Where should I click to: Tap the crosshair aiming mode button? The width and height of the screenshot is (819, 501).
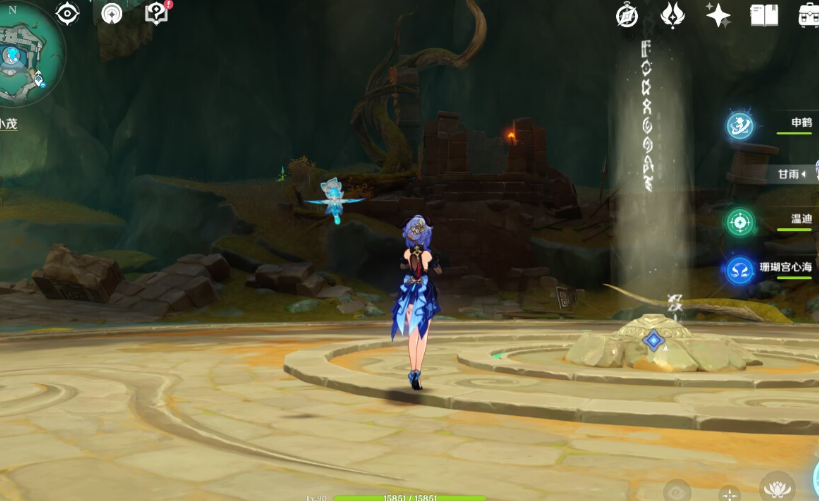point(729,493)
